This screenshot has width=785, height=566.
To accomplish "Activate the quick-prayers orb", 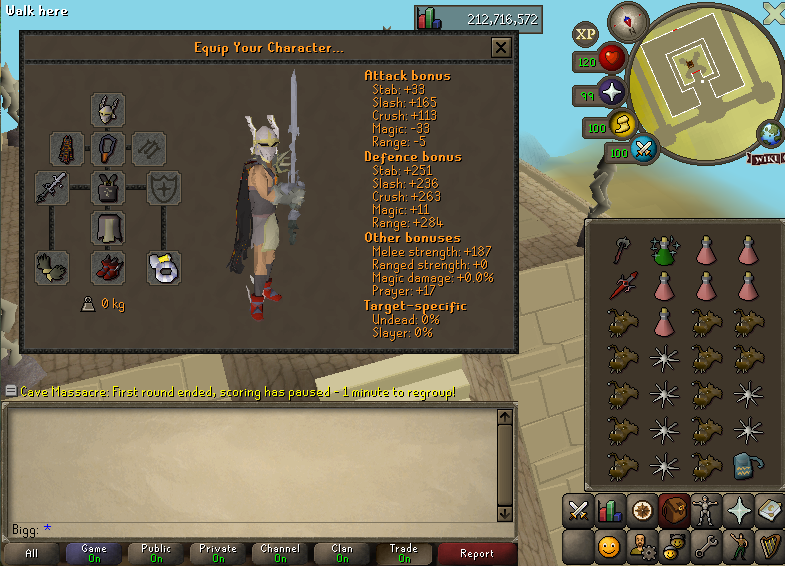I will [611, 94].
